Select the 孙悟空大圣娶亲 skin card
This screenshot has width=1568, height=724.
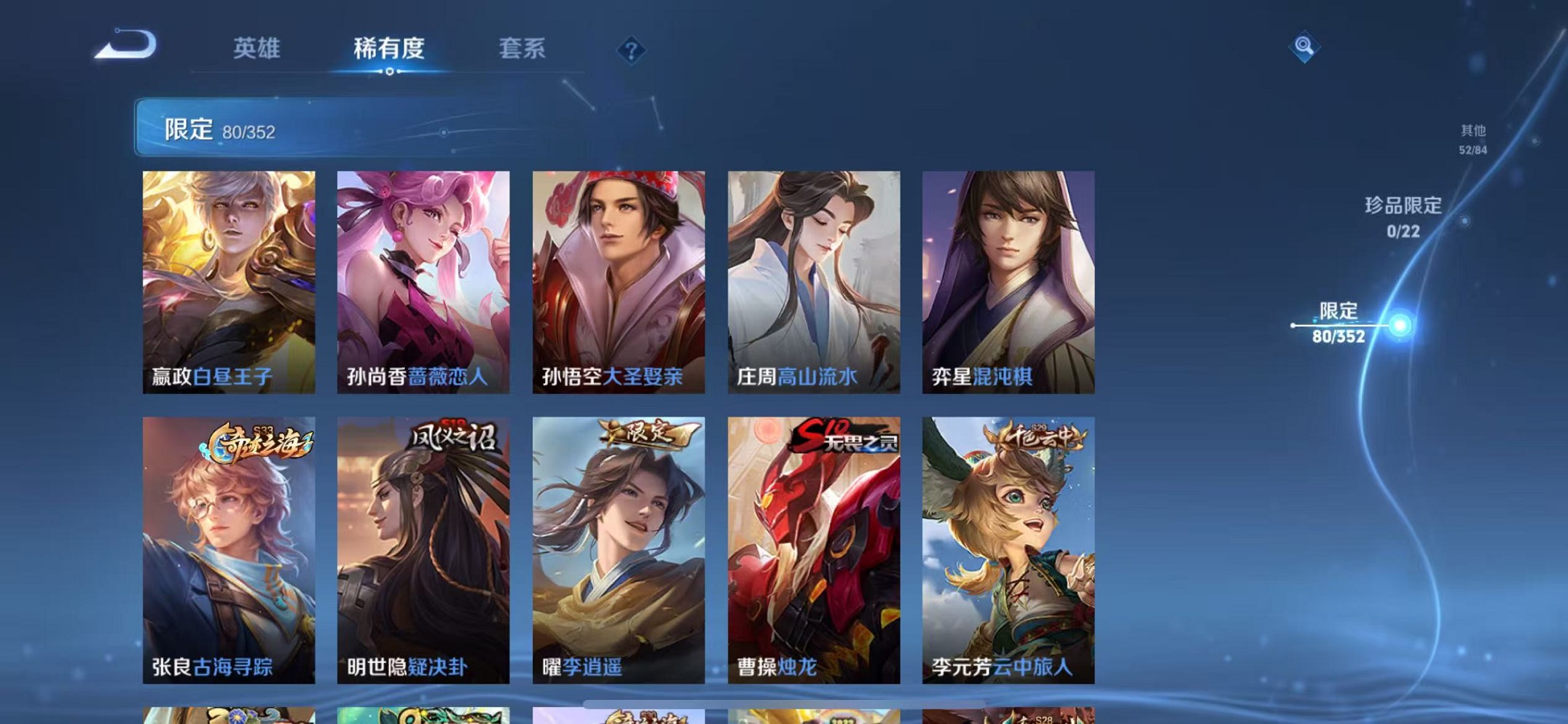pos(619,283)
